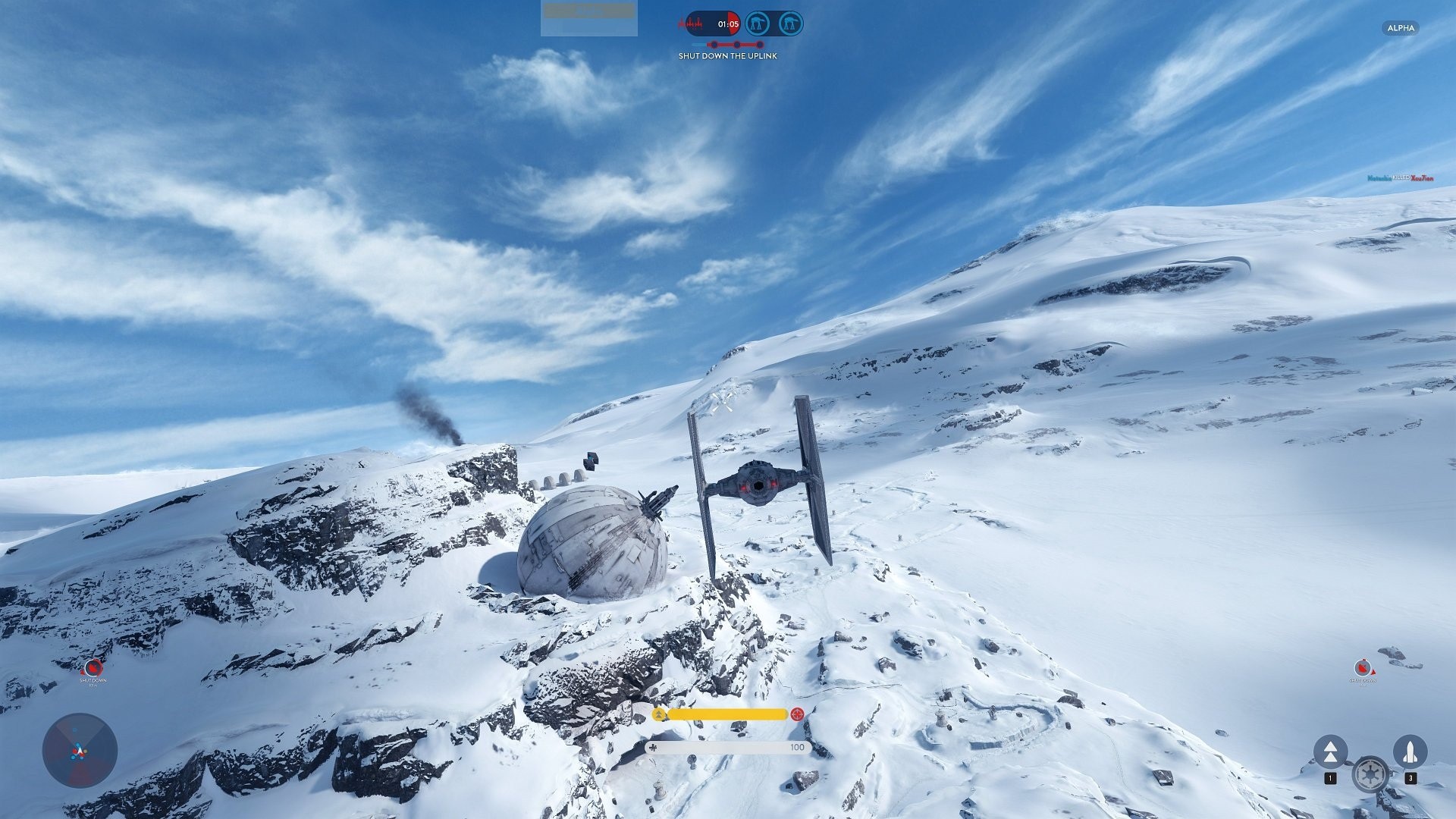Click the SHUT DOWN THE UPLINK objective text
Image resolution: width=1456 pixels, height=819 pixels.
tap(728, 57)
